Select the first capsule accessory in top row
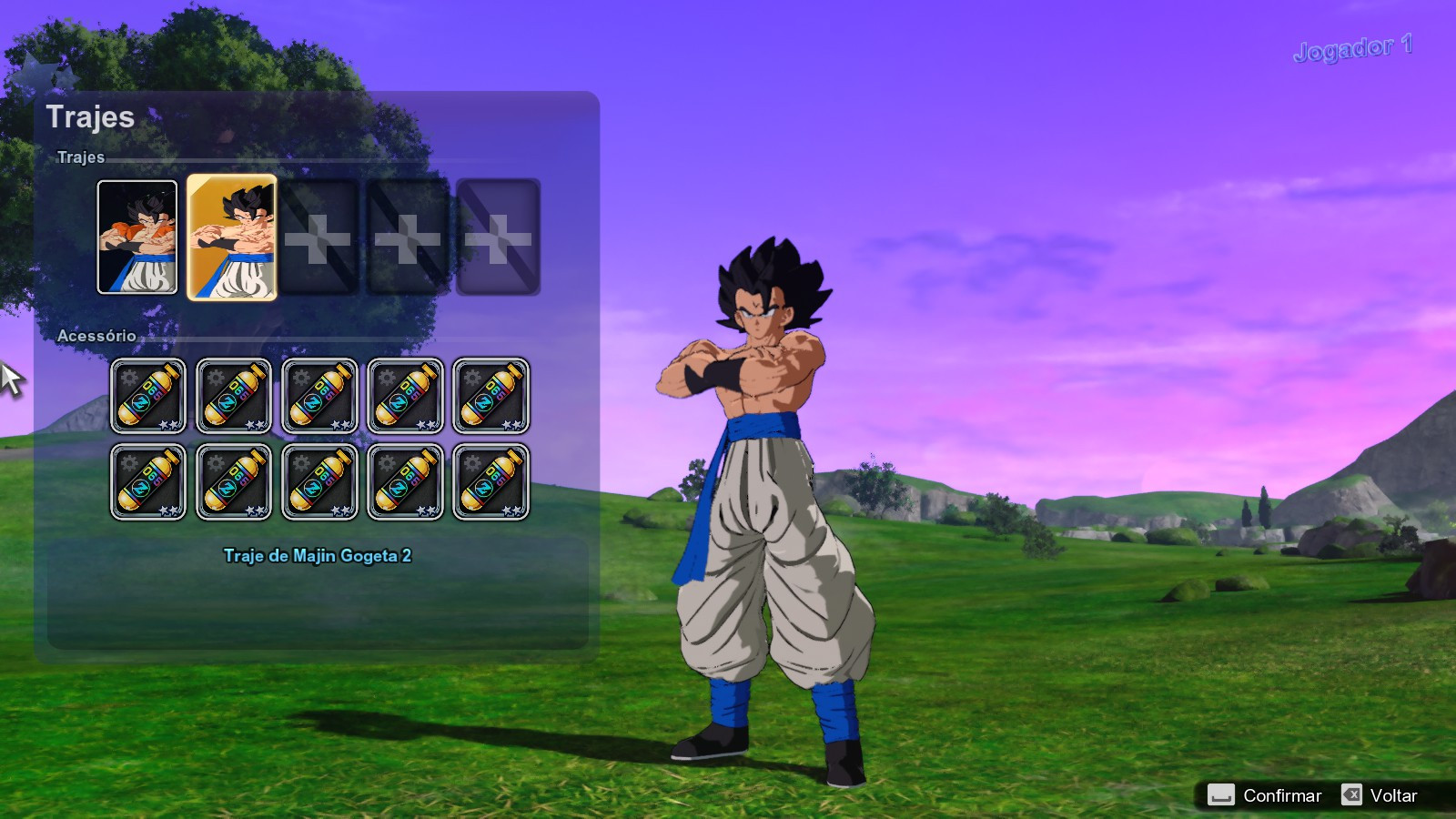The image size is (1456, 819). [x=147, y=395]
